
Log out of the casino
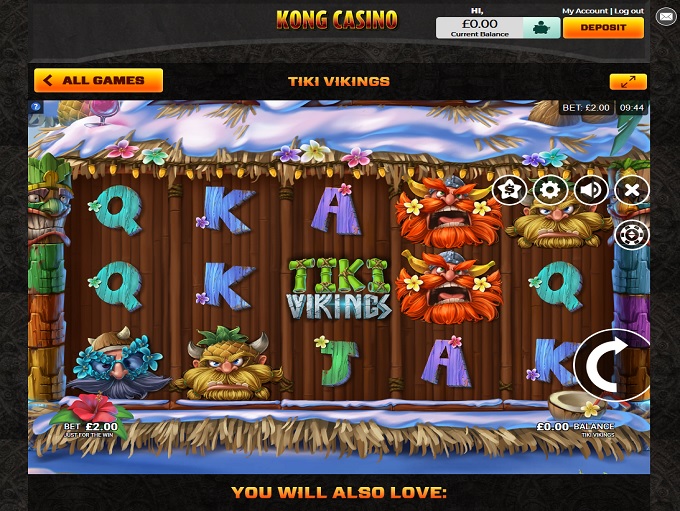629,10
